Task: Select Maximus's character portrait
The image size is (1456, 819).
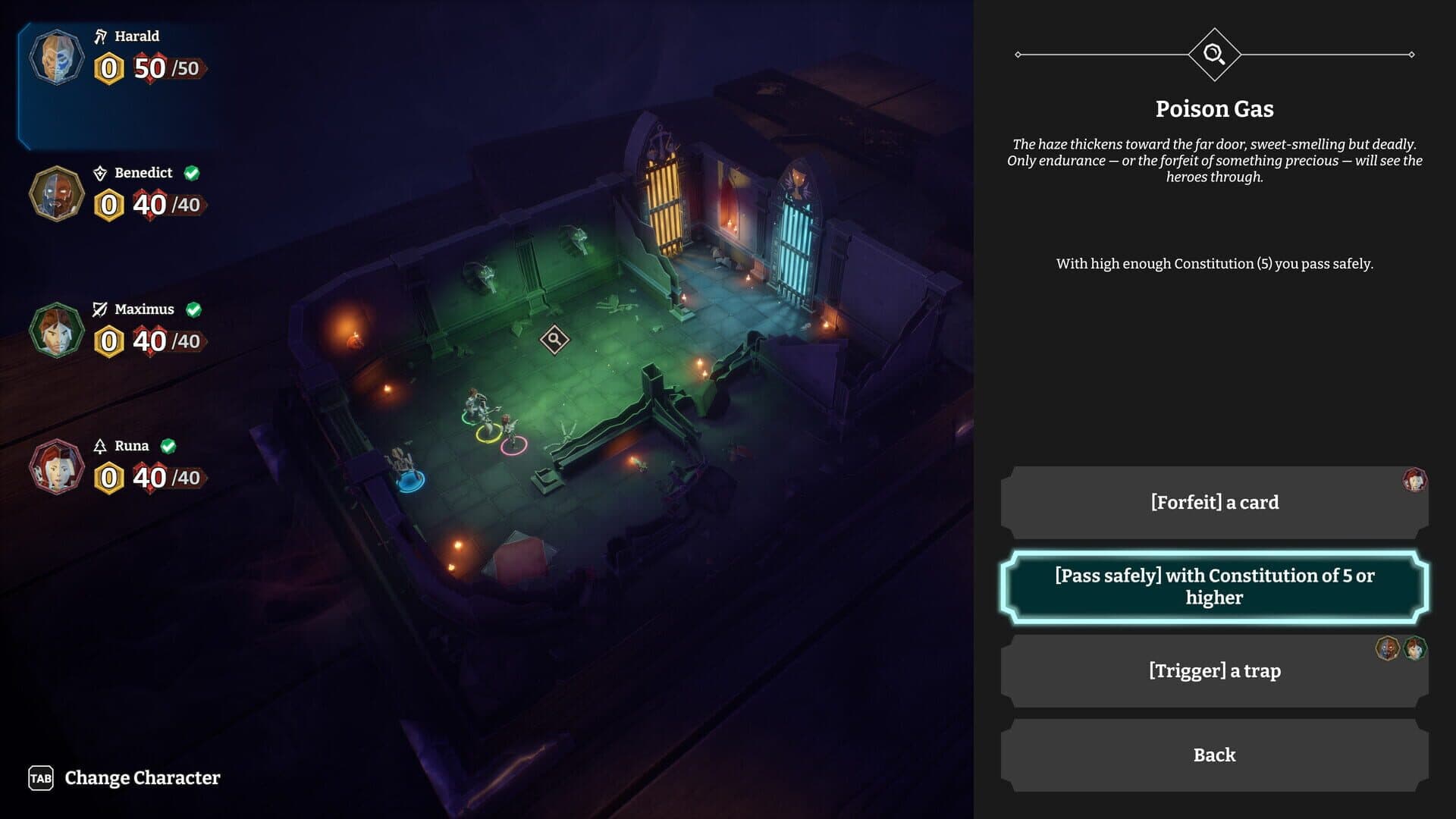Action: click(x=57, y=331)
